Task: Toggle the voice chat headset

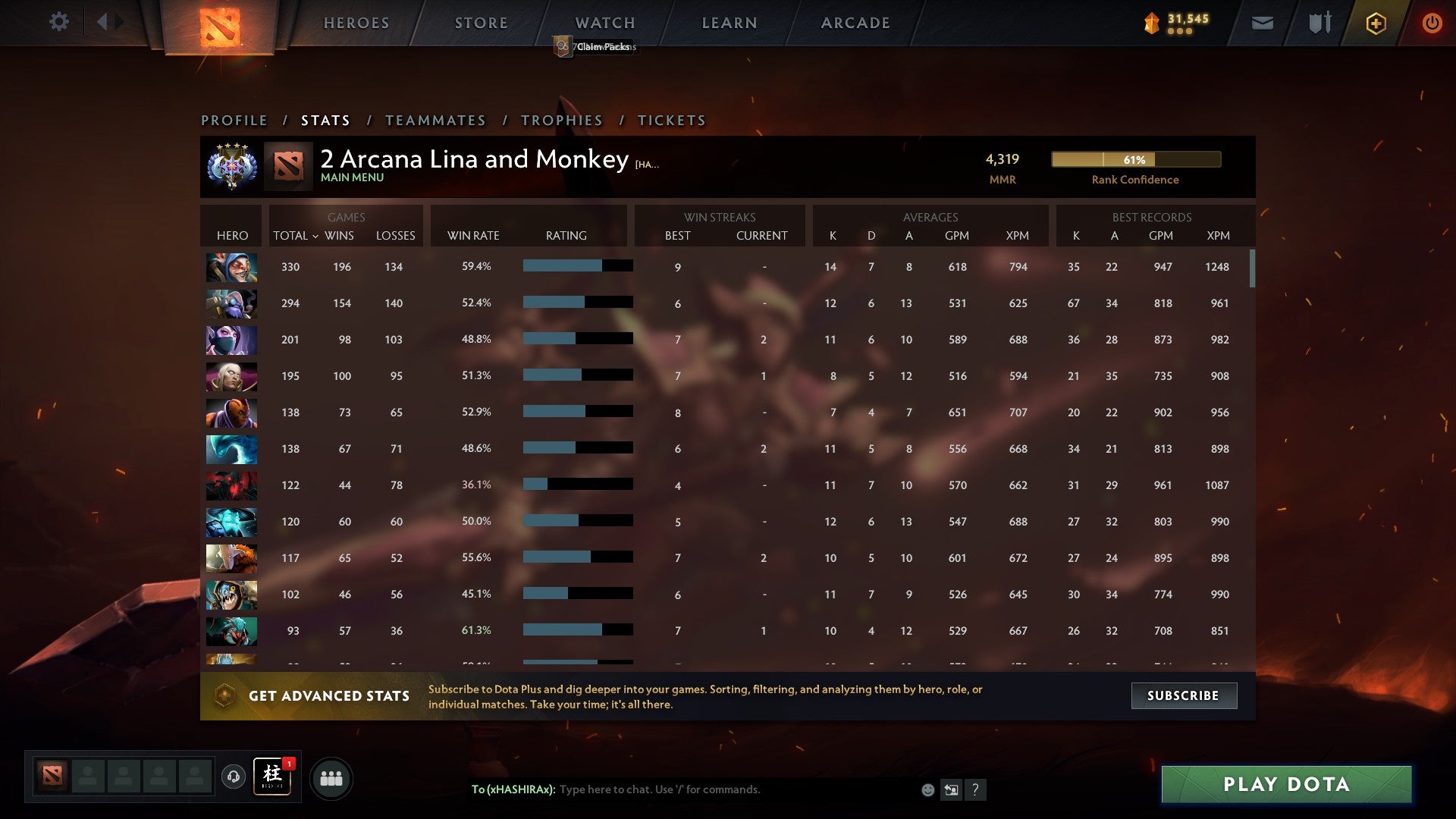Action: pos(233,777)
